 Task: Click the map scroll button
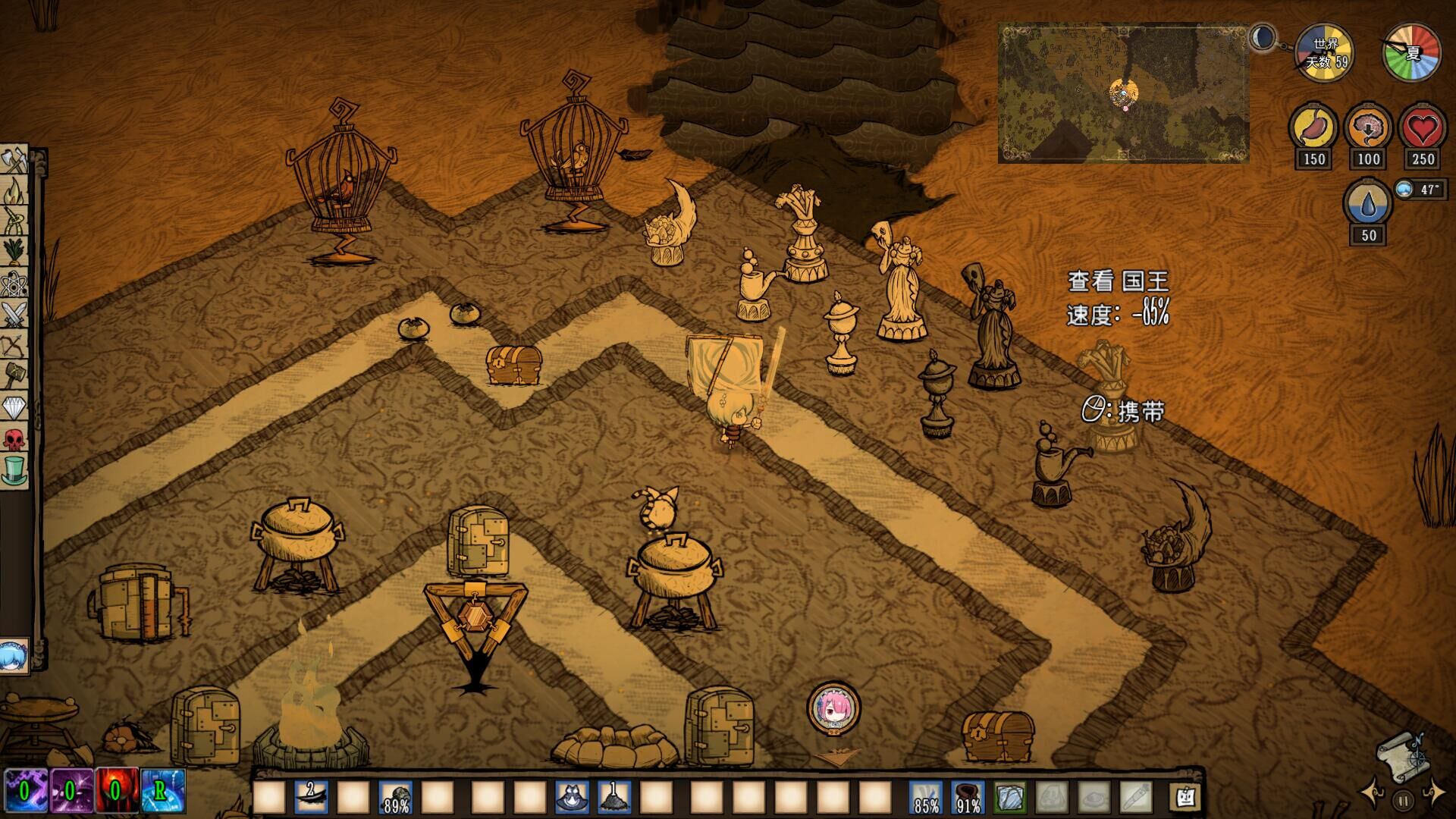click(x=1401, y=755)
